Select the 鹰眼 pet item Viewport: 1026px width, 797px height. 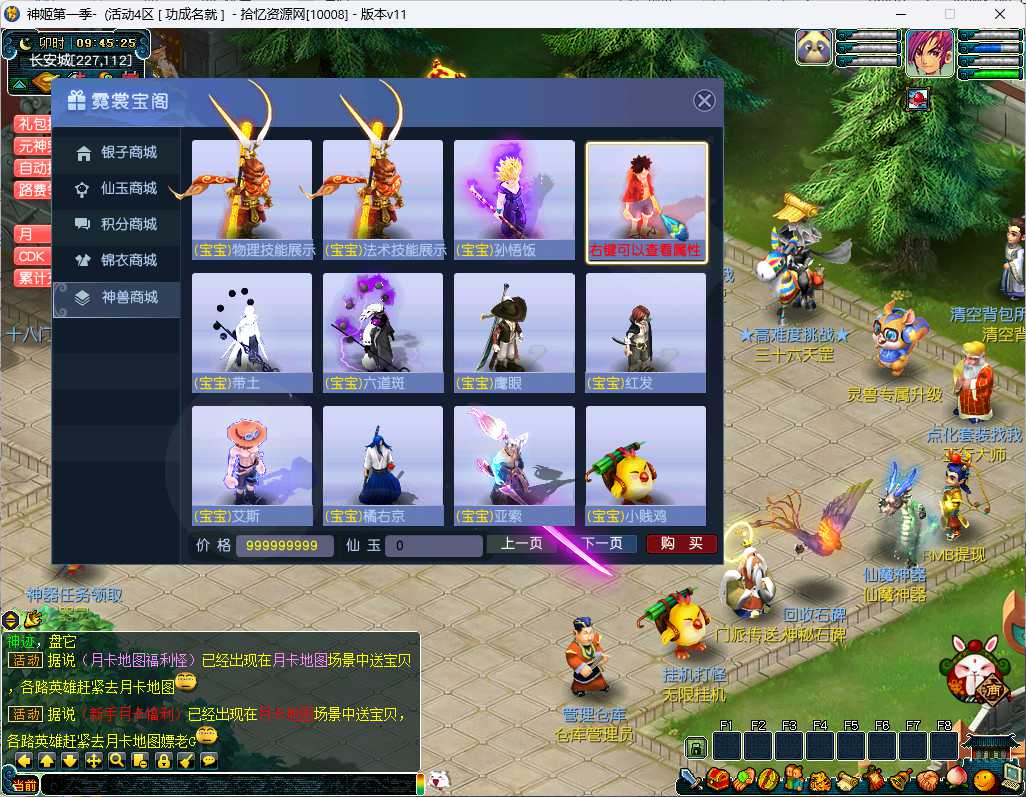pos(514,333)
